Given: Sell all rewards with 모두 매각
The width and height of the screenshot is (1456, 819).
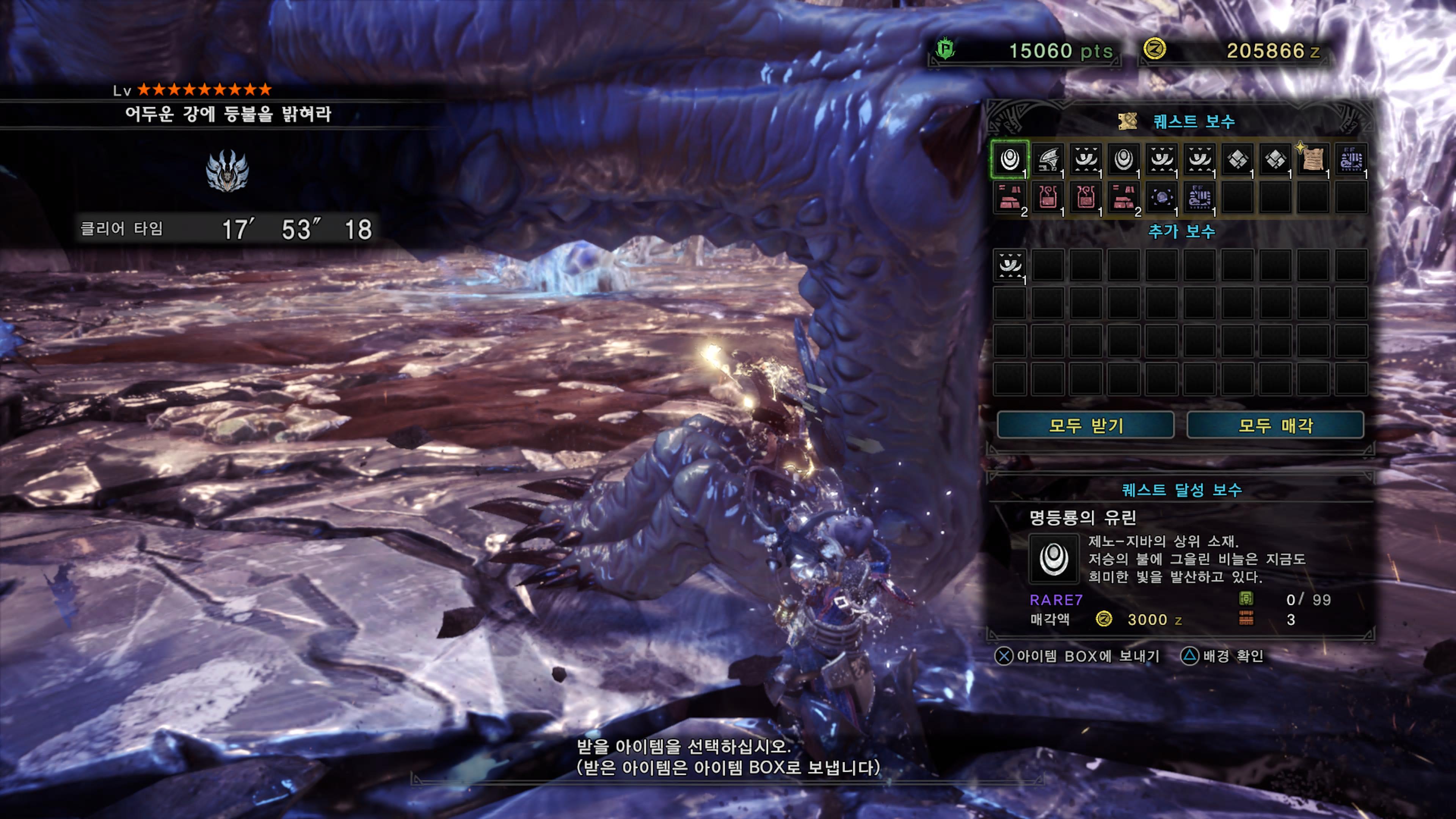Looking at the screenshot, I should click(1275, 425).
